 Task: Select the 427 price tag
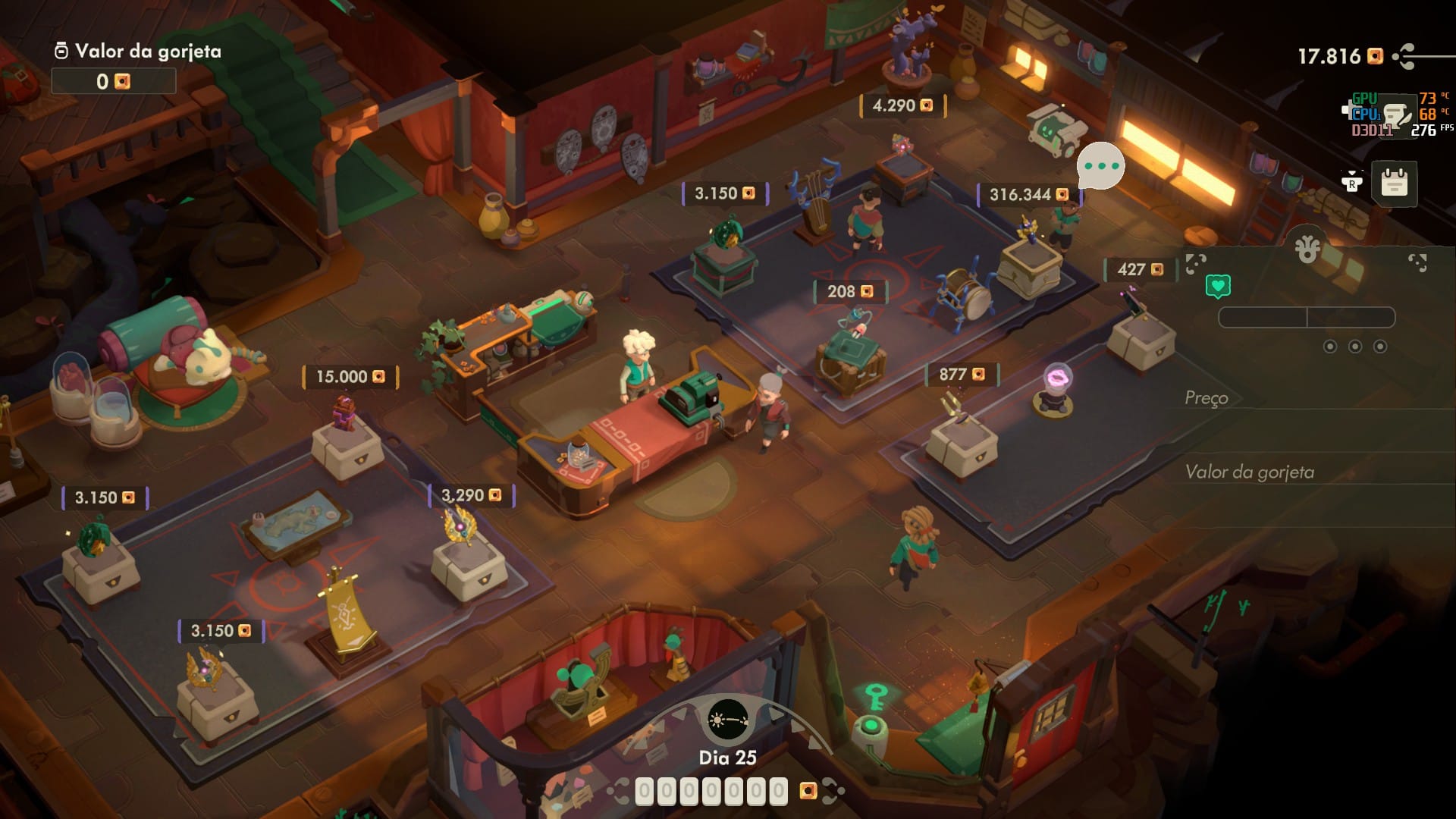pos(1140,270)
